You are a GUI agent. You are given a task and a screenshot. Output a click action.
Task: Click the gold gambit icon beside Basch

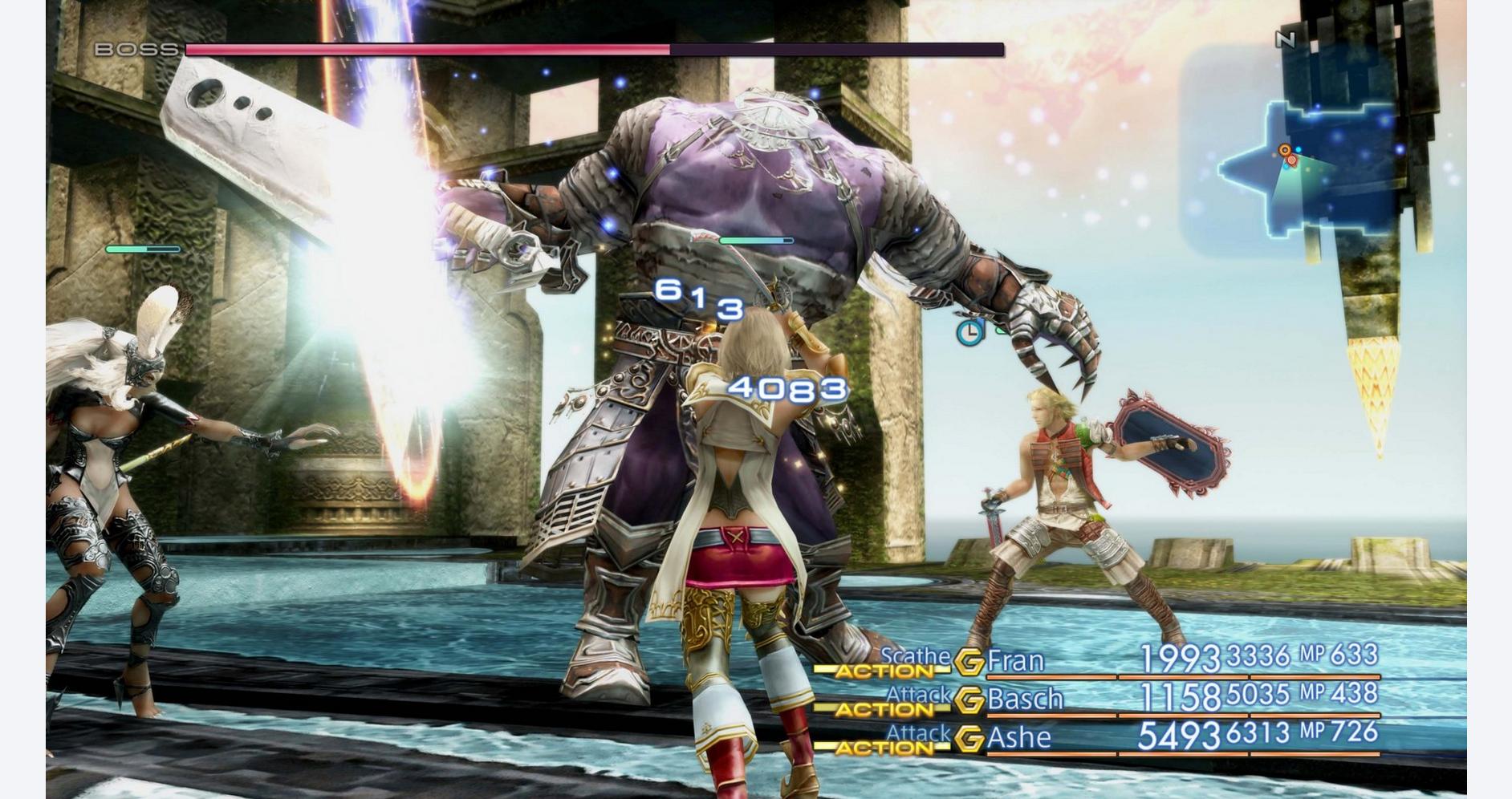pos(969,700)
